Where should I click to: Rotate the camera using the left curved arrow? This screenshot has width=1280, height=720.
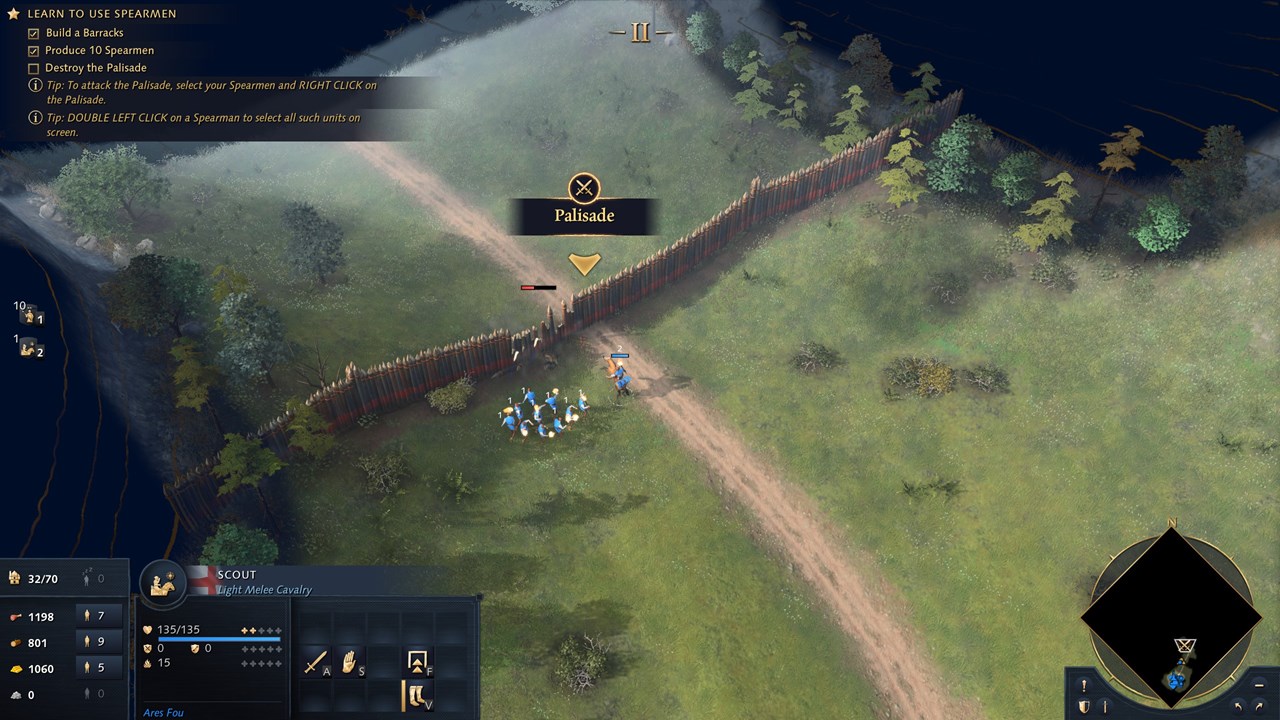coord(1239,707)
